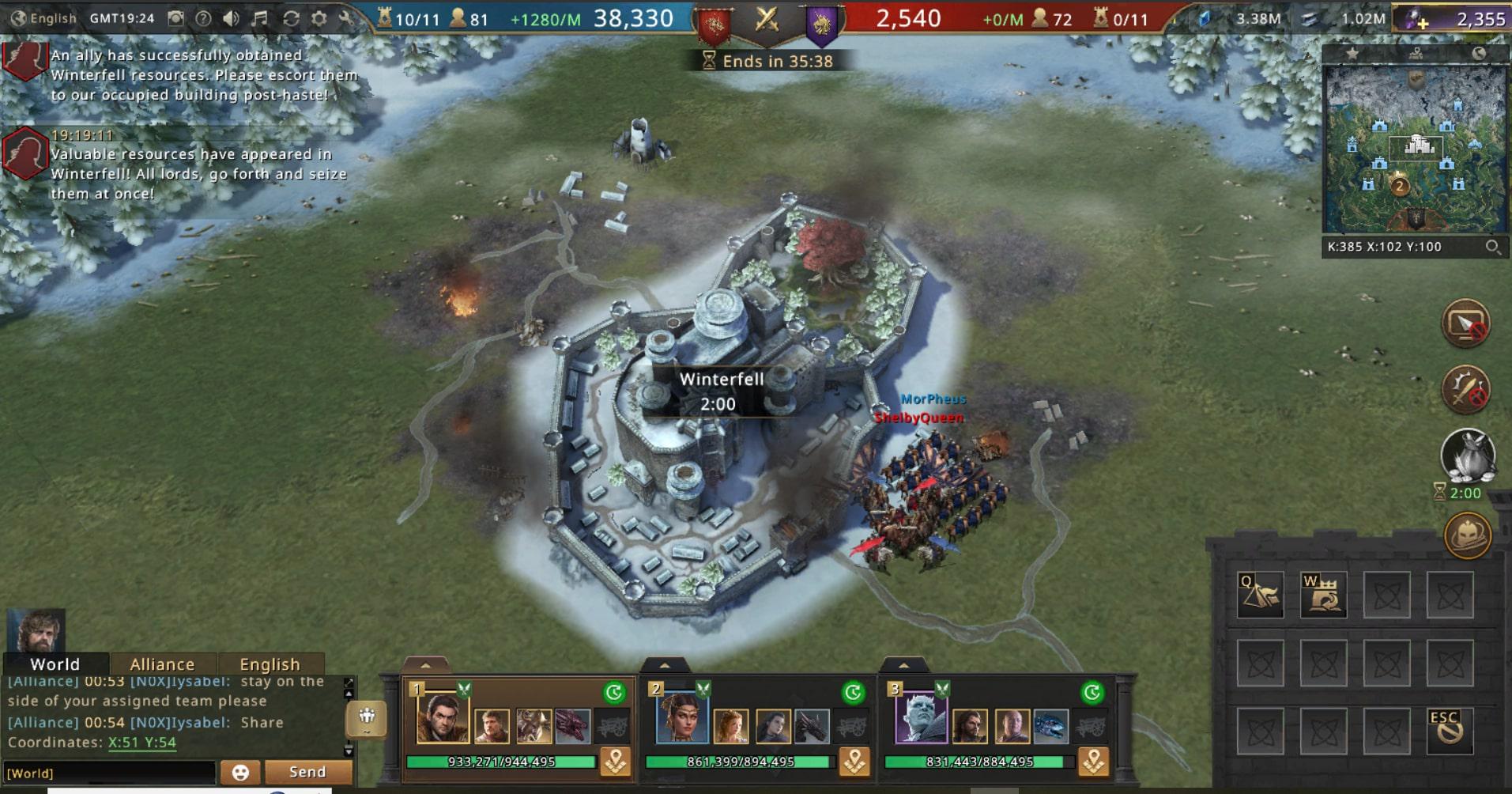Take a screenshot with the camera icon
Viewport: 1512px width, 794px height.
tap(176, 18)
